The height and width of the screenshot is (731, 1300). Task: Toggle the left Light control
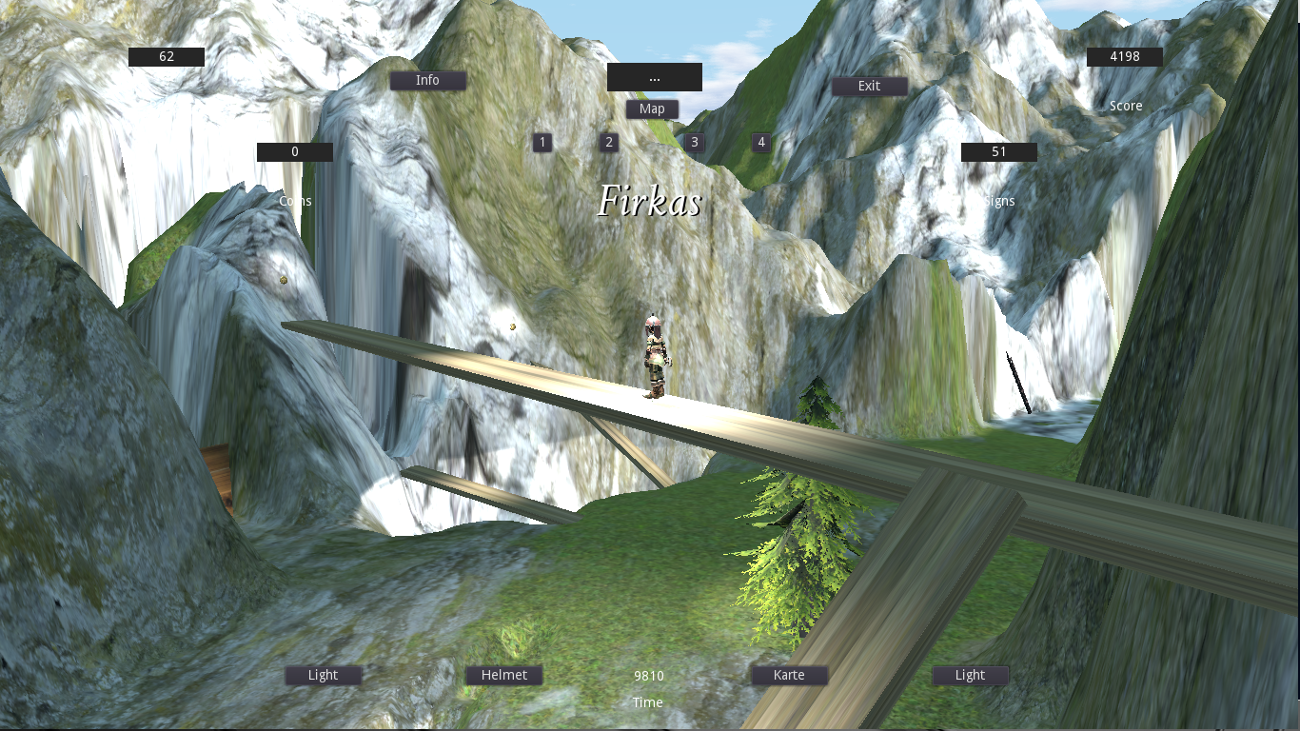[322, 674]
